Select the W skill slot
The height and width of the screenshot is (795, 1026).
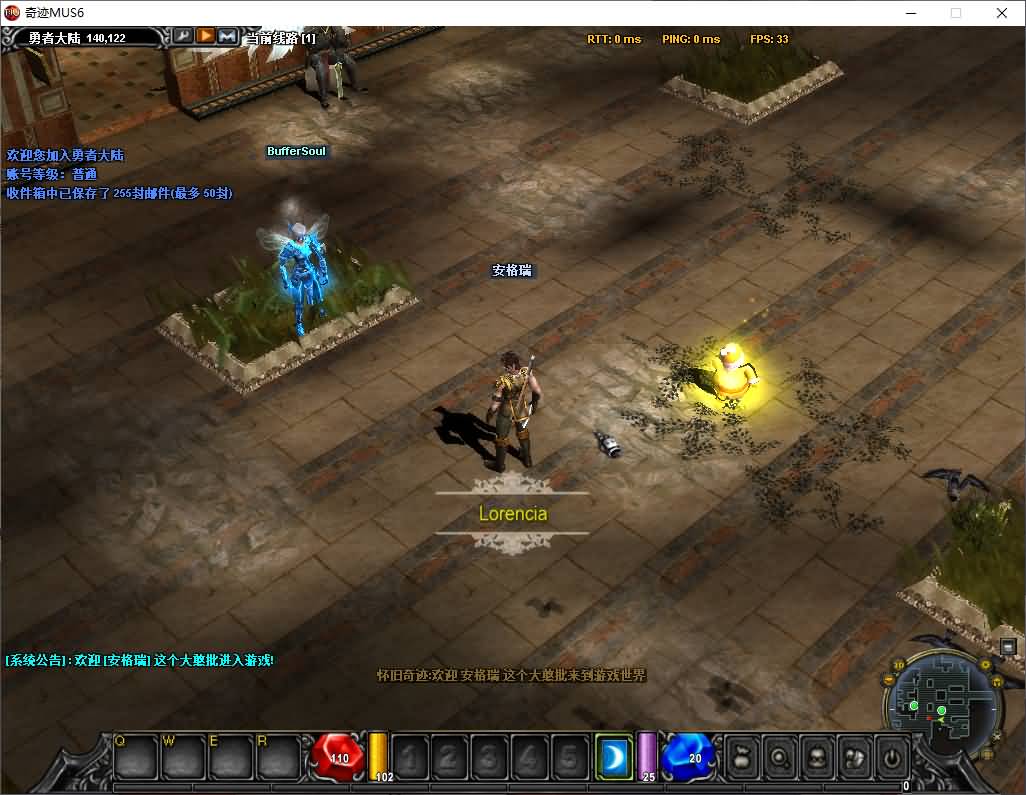(183, 756)
